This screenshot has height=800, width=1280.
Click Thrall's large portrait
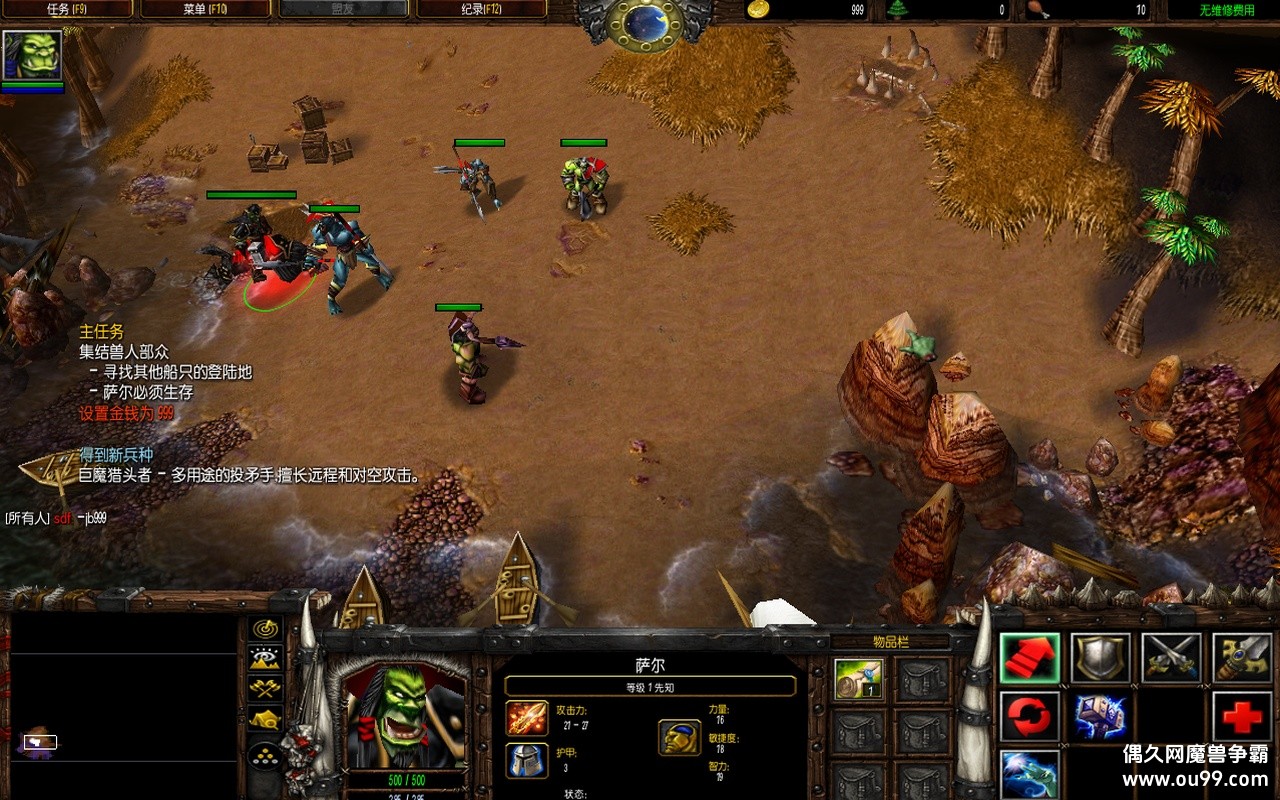click(x=405, y=716)
